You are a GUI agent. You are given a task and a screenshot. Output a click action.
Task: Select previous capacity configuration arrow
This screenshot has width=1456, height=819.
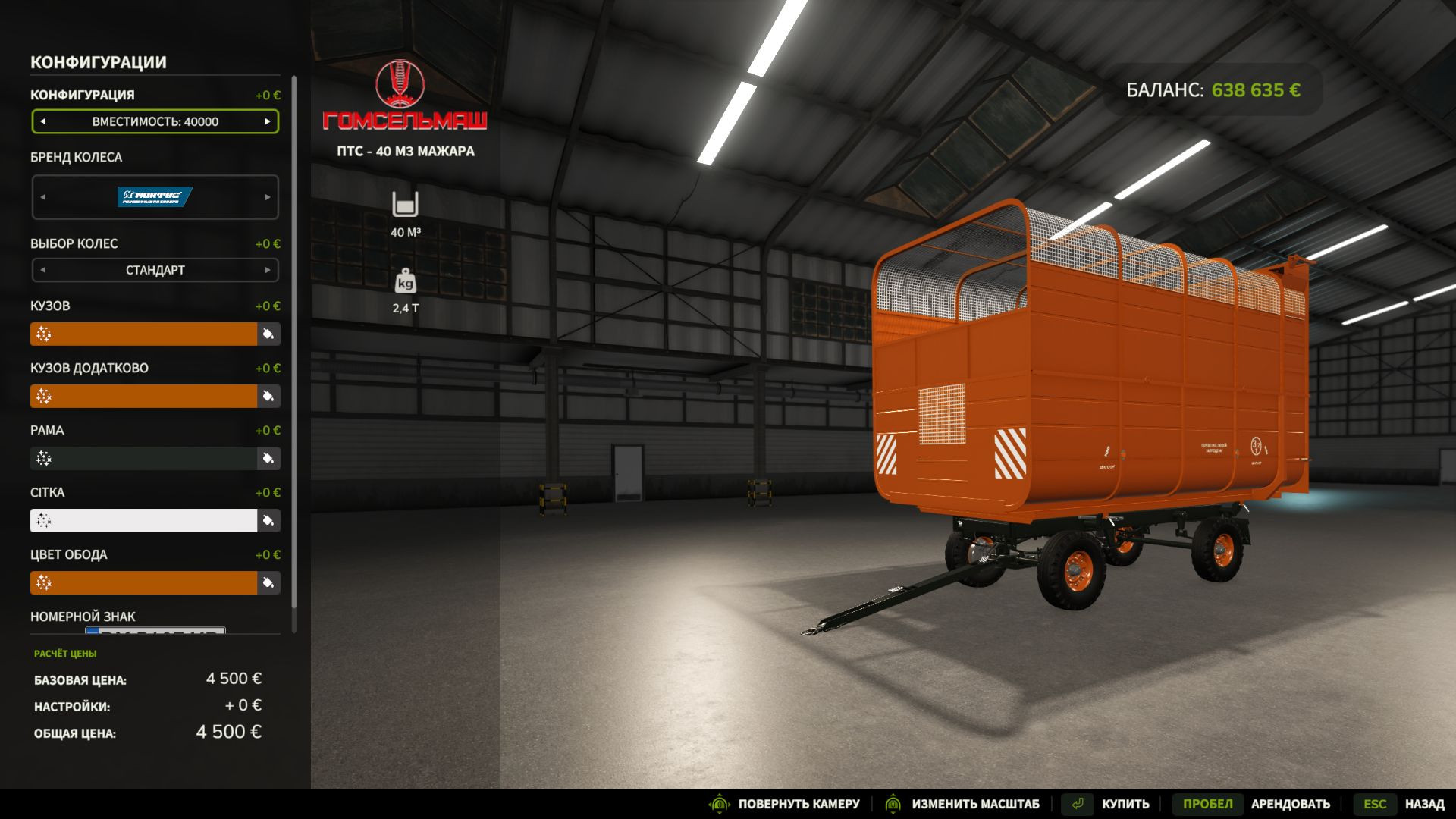coord(43,121)
